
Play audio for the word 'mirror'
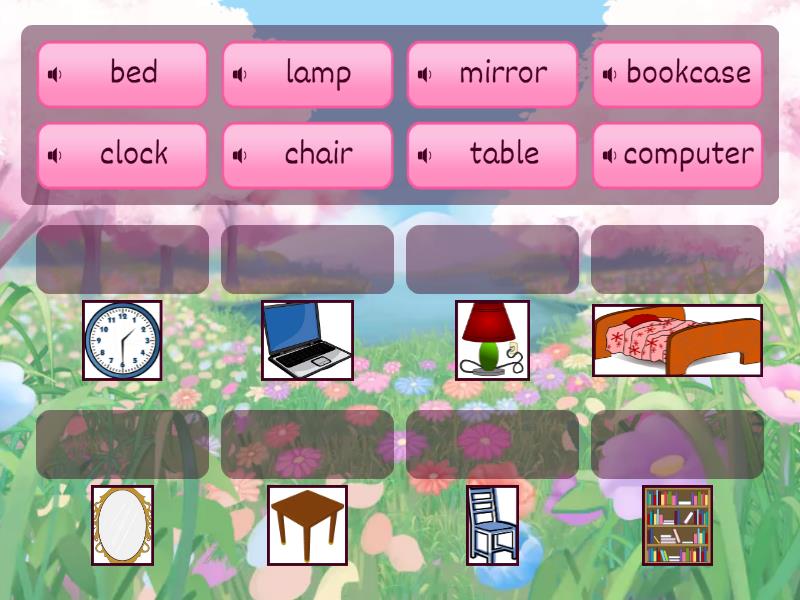pyautogui.click(x=425, y=74)
